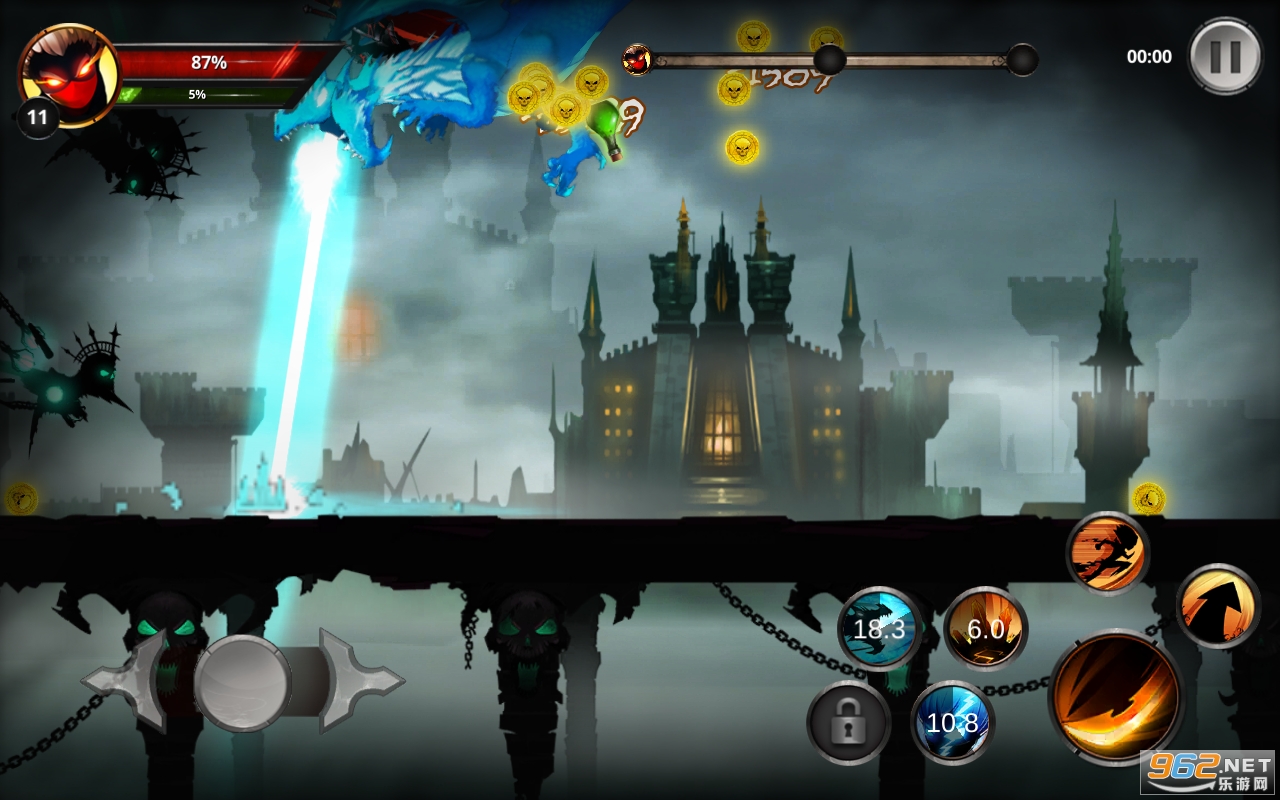The width and height of the screenshot is (1280, 800).
Task: Activate the jump arrow button
Action: (1217, 606)
